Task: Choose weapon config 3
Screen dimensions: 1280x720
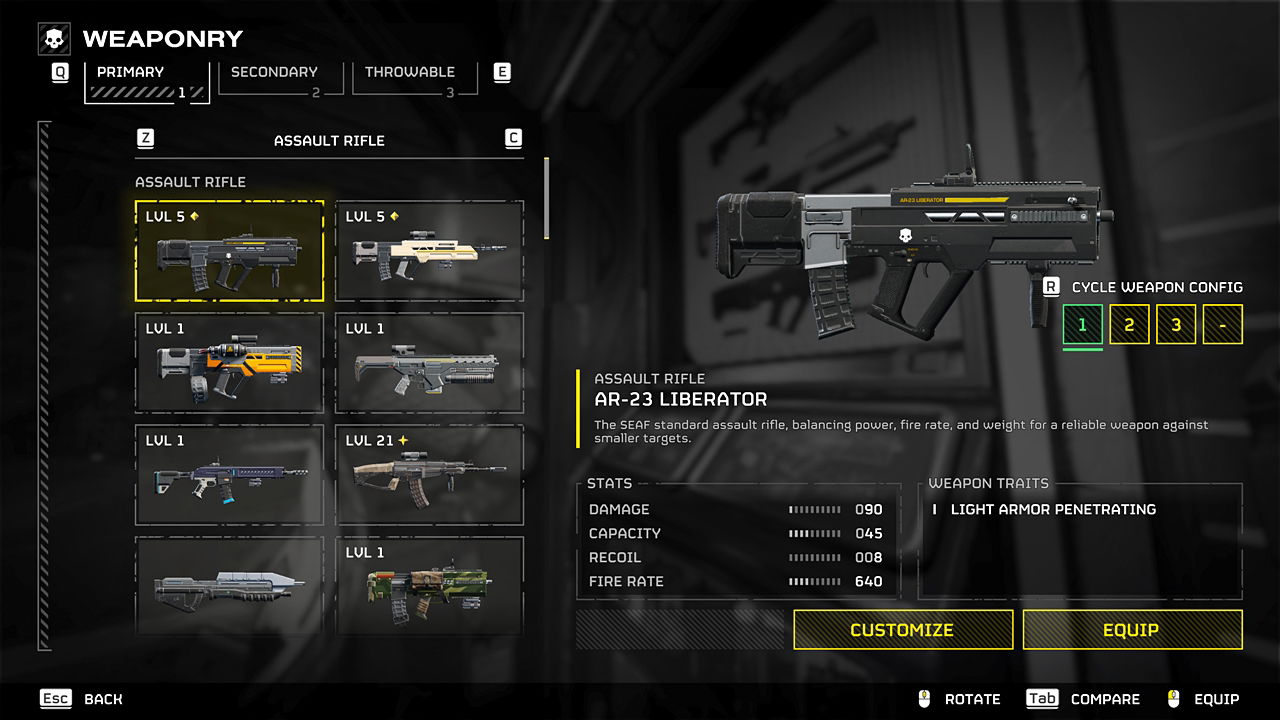Action: [x=1176, y=325]
